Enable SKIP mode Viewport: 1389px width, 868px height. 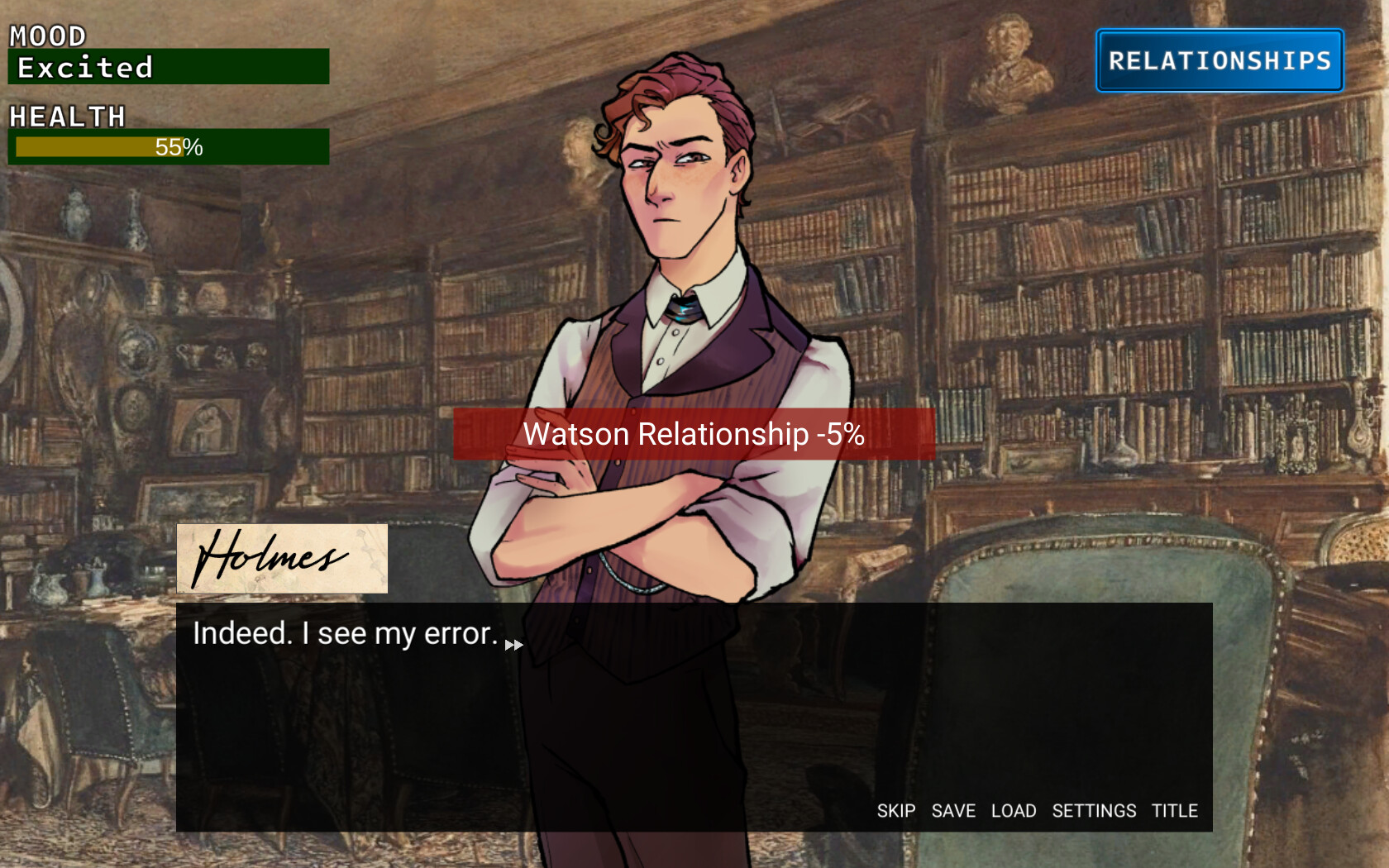tap(896, 811)
